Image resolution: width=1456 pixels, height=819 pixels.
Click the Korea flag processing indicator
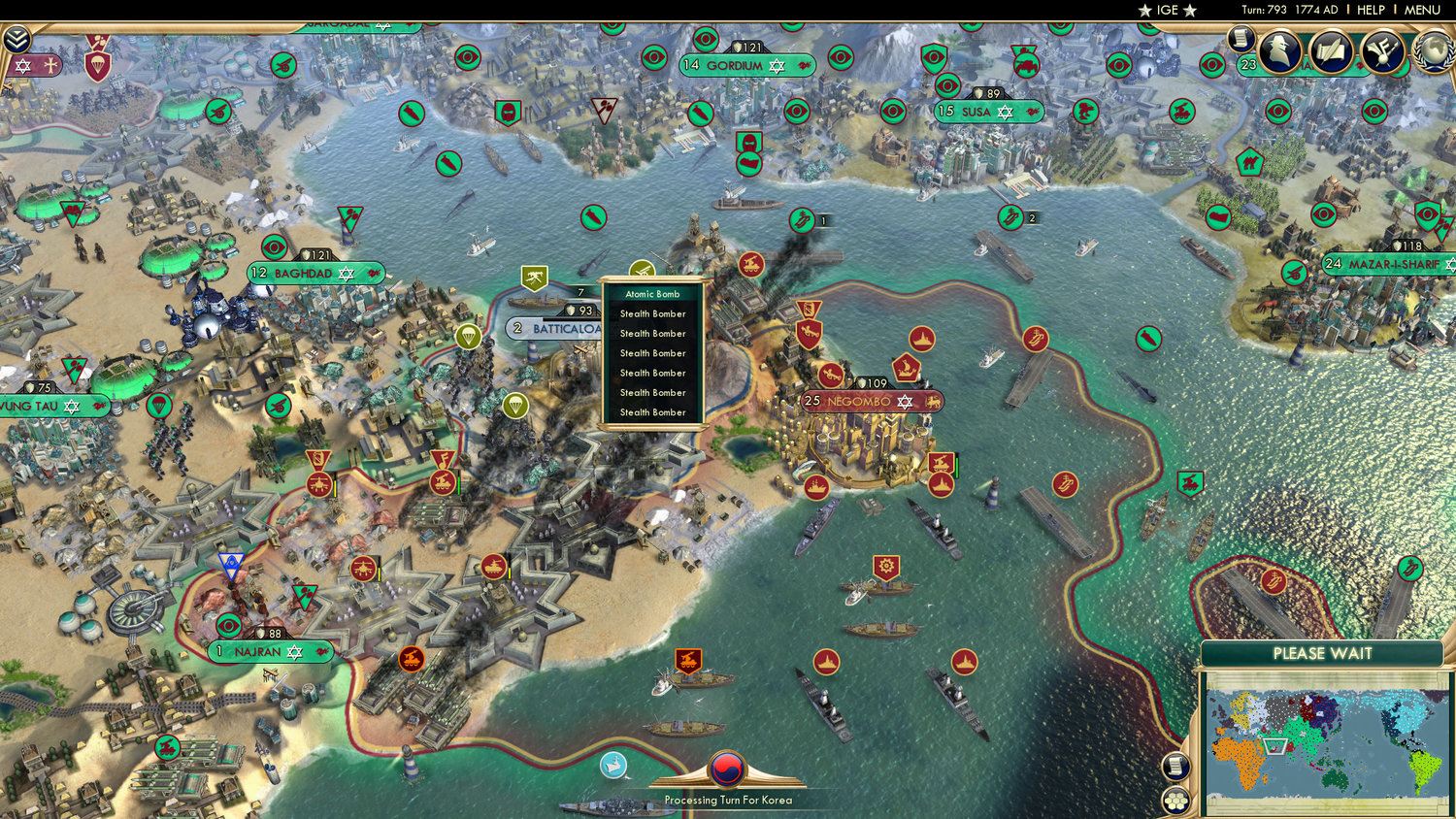[726, 770]
